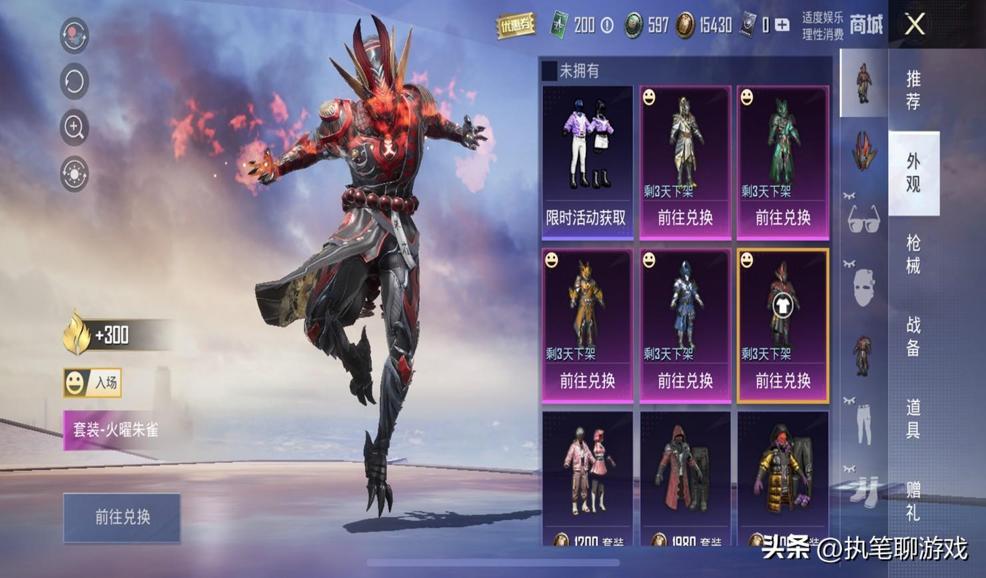986x578 pixels.
Task: Close the shop with the X button
Action: 914,25
